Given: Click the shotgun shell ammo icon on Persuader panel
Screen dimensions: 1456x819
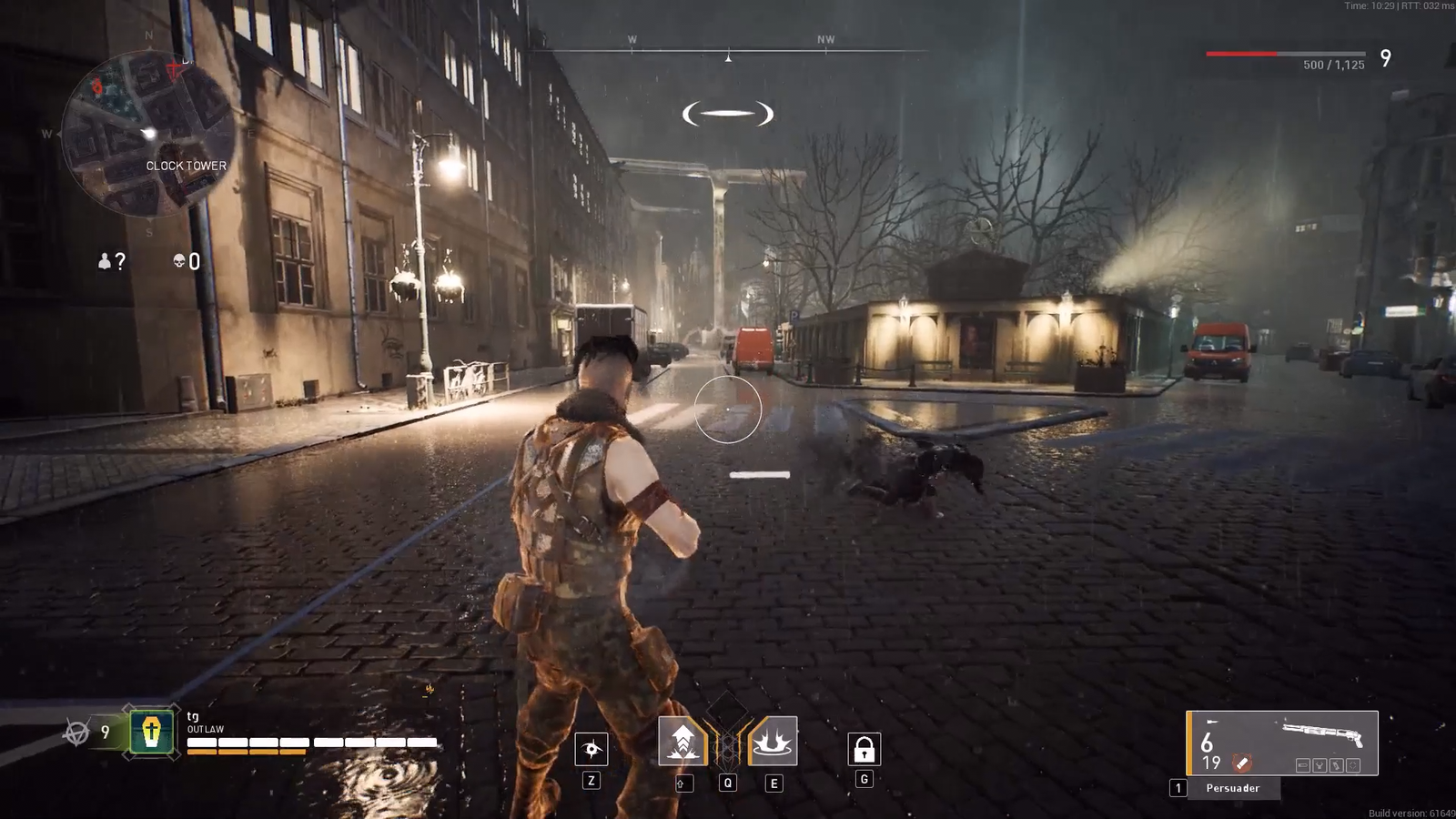Looking at the screenshot, I should click(x=1241, y=763).
